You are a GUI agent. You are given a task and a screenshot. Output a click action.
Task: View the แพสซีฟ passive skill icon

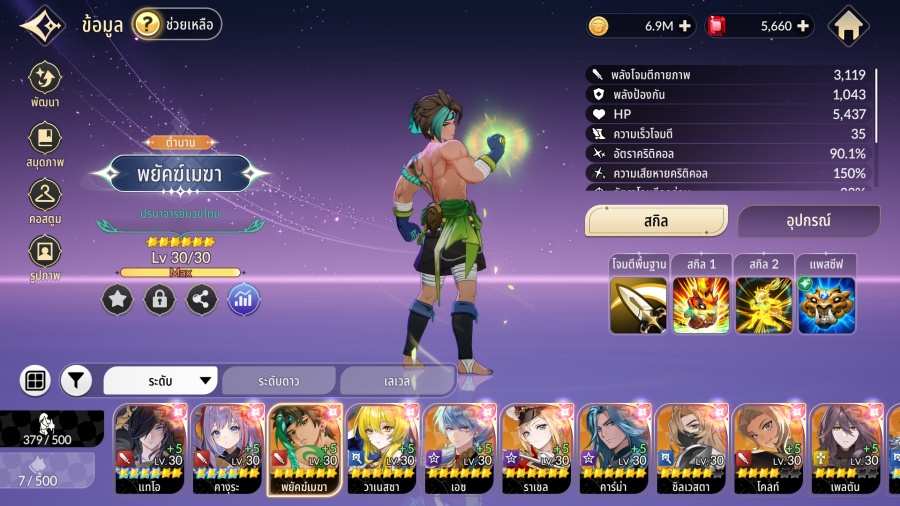pyautogui.click(x=826, y=304)
